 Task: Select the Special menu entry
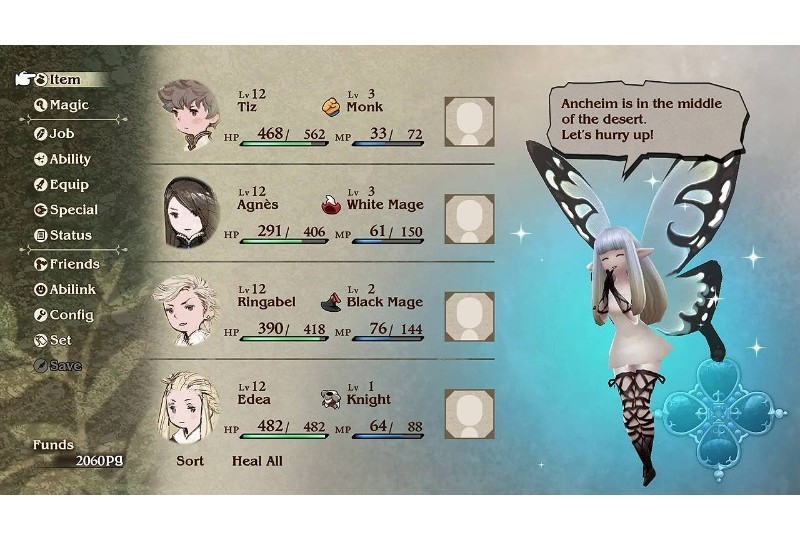[73, 210]
